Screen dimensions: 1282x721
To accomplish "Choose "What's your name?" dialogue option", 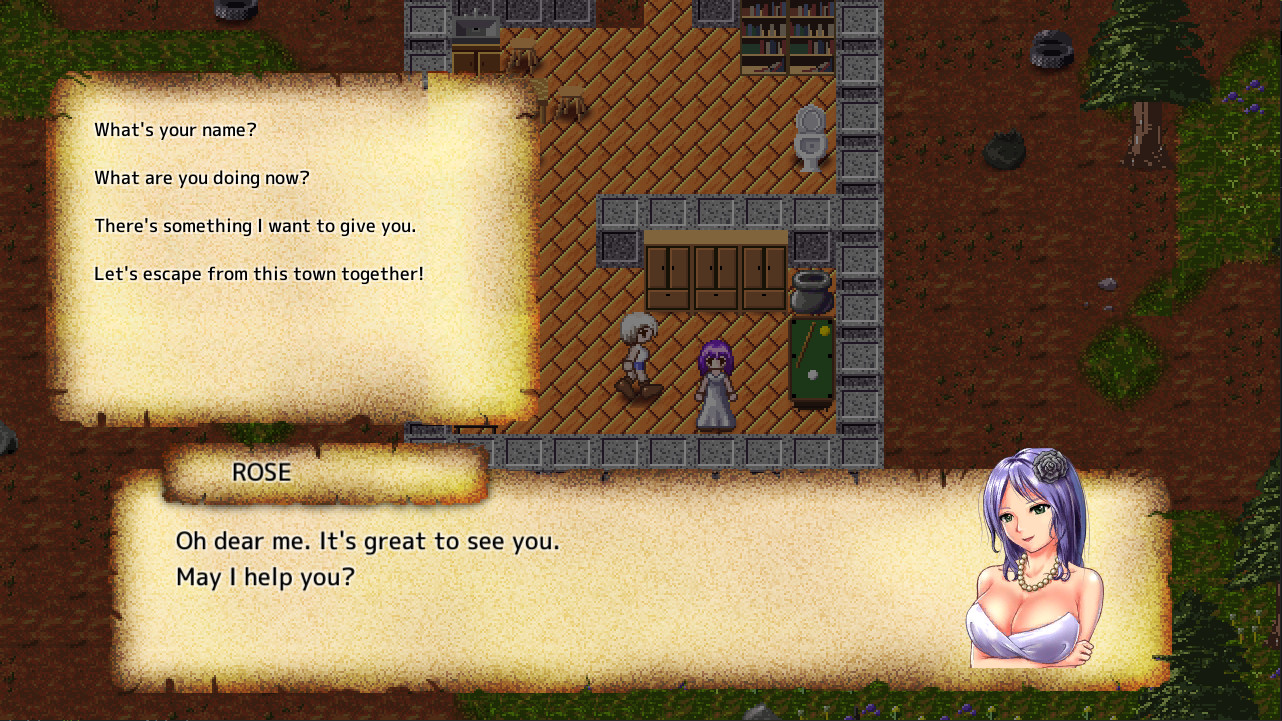I will (175, 130).
